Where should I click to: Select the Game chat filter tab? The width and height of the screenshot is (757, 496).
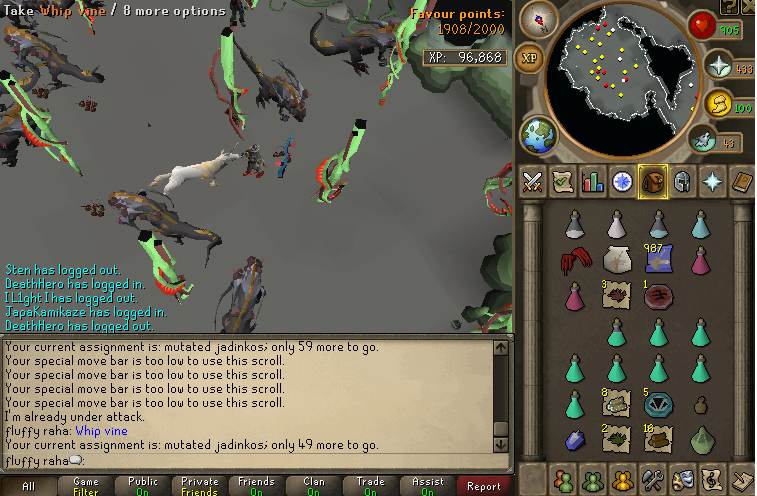tap(86, 486)
